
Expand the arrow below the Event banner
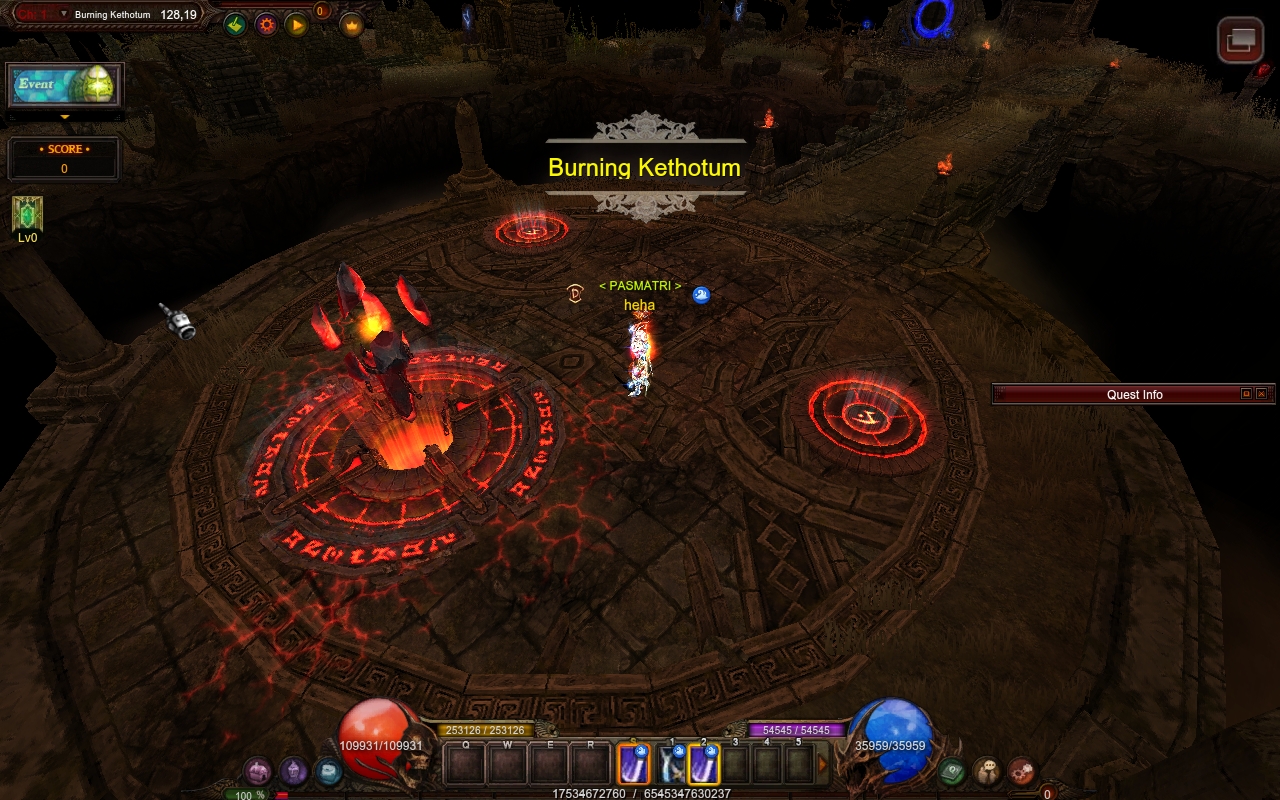(x=65, y=117)
